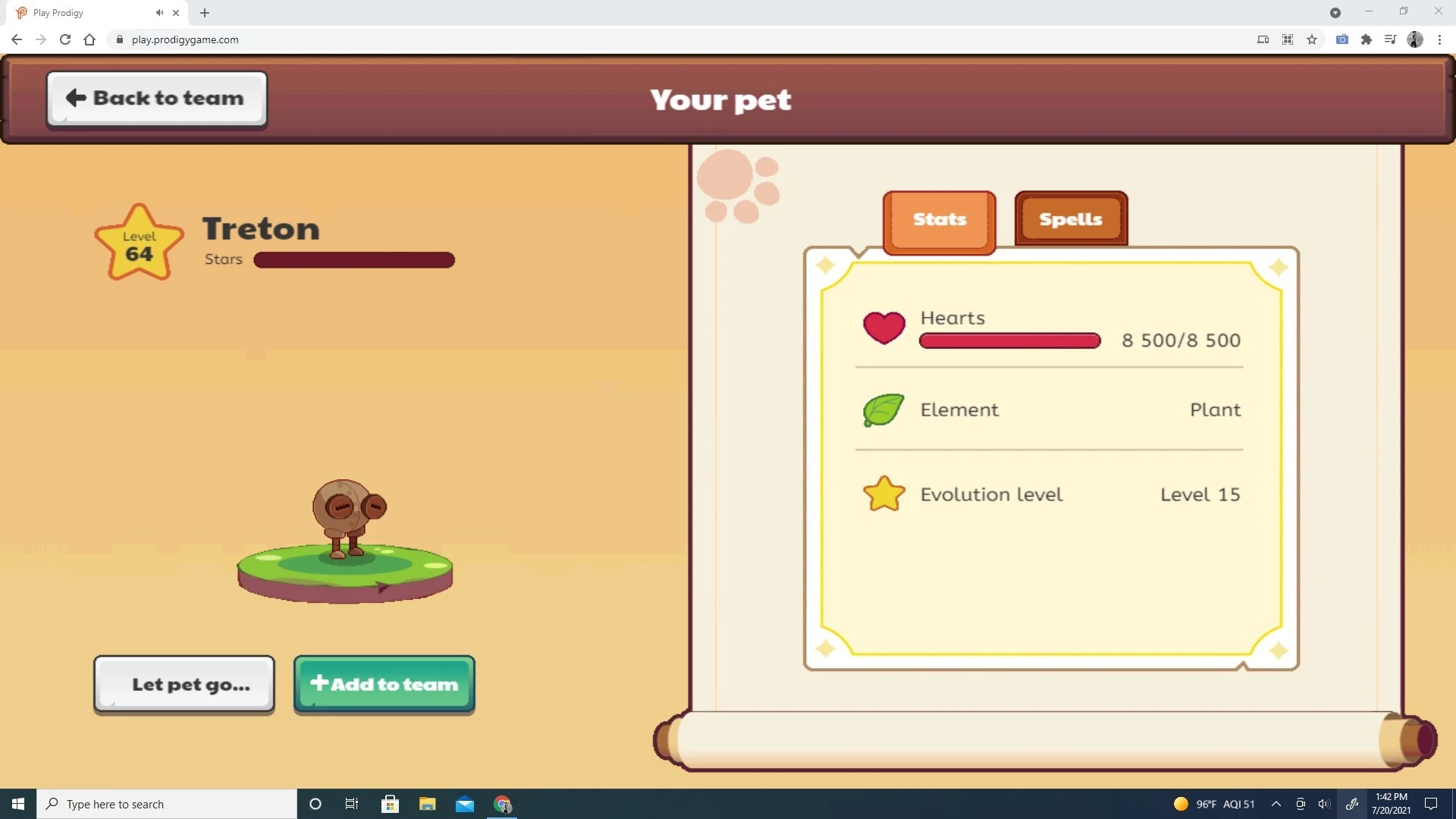Open Chrome's three-dot menu

pyautogui.click(x=1441, y=39)
